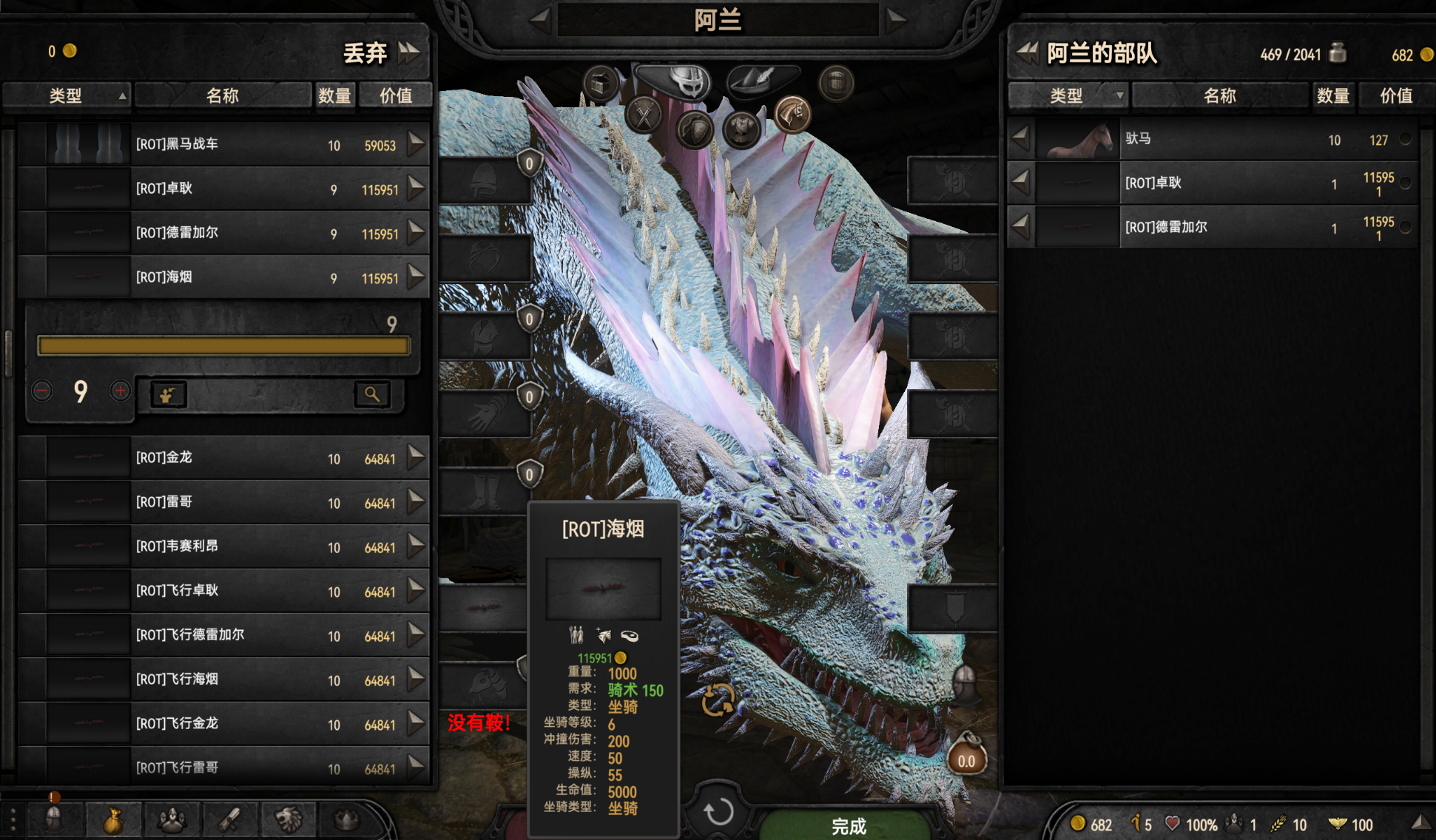Transfer all using arrows beside 丢弃
This screenshot has width=1436, height=840.
[409, 52]
